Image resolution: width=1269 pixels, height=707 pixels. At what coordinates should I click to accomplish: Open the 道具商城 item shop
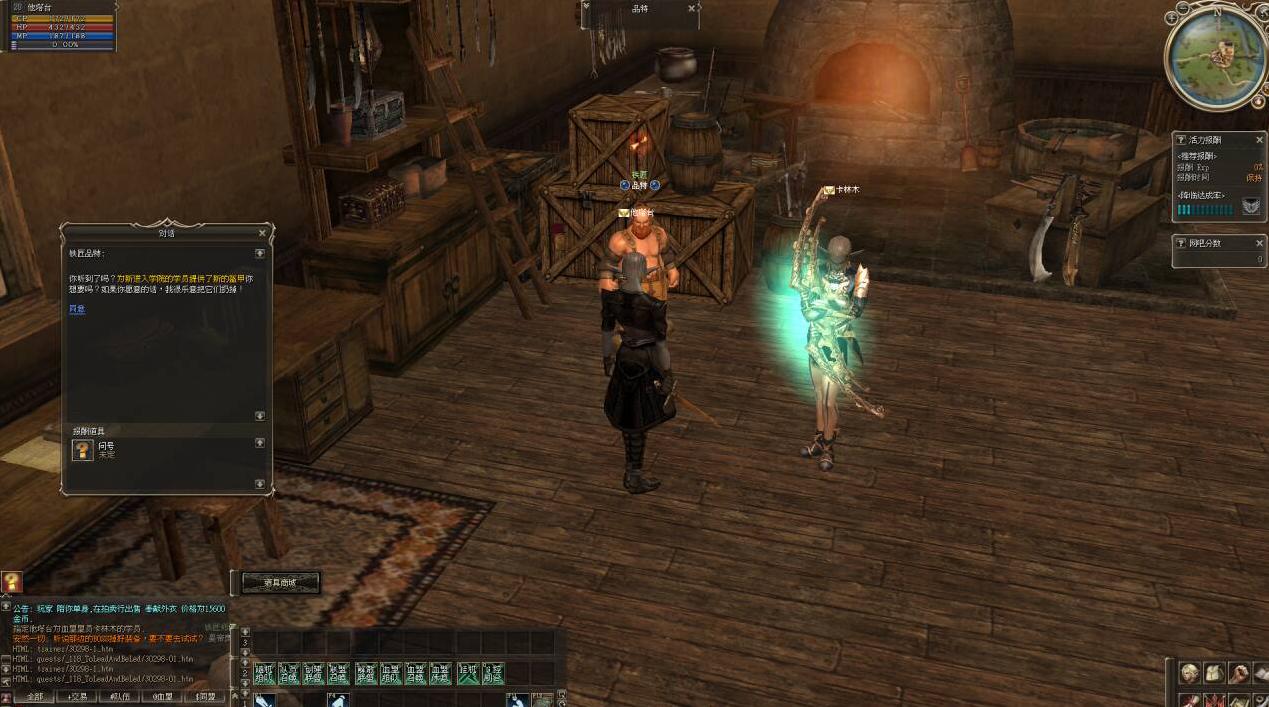click(x=280, y=582)
